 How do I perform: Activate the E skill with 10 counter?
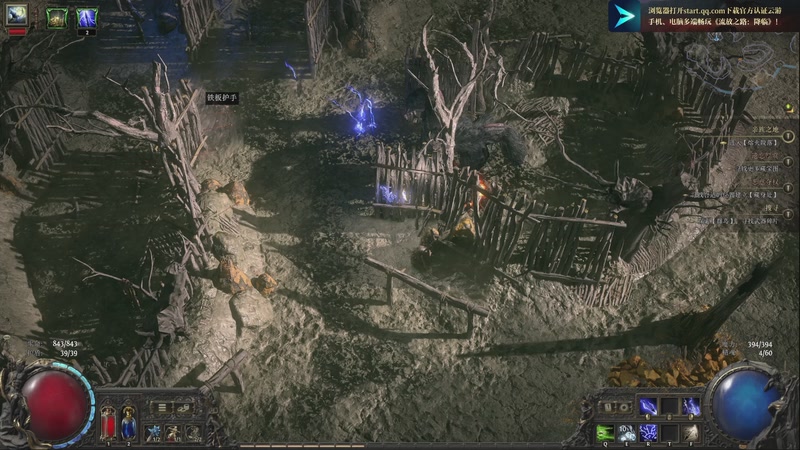pos(626,432)
